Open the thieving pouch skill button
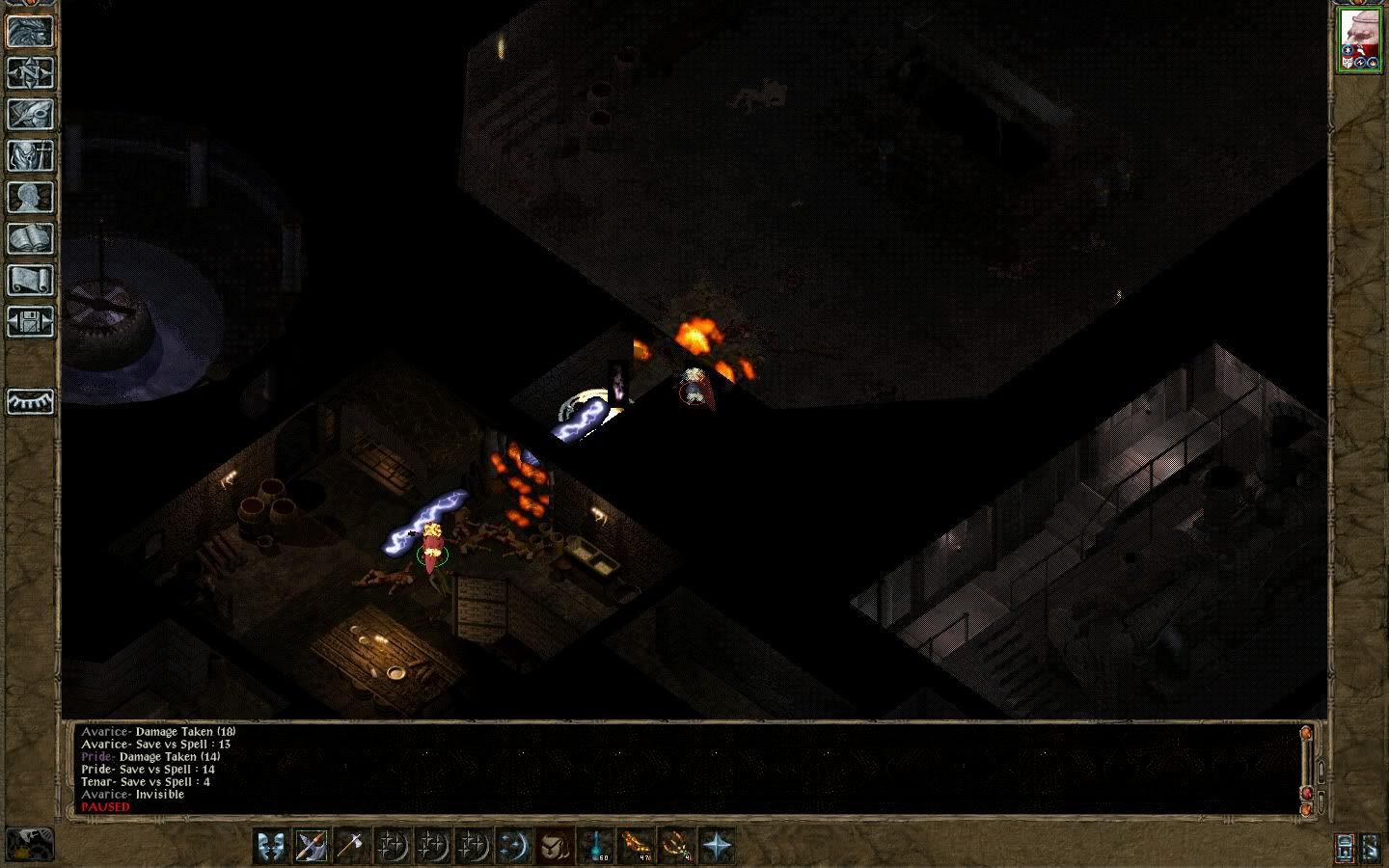This screenshot has width=1389, height=868. tap(554, 846)
